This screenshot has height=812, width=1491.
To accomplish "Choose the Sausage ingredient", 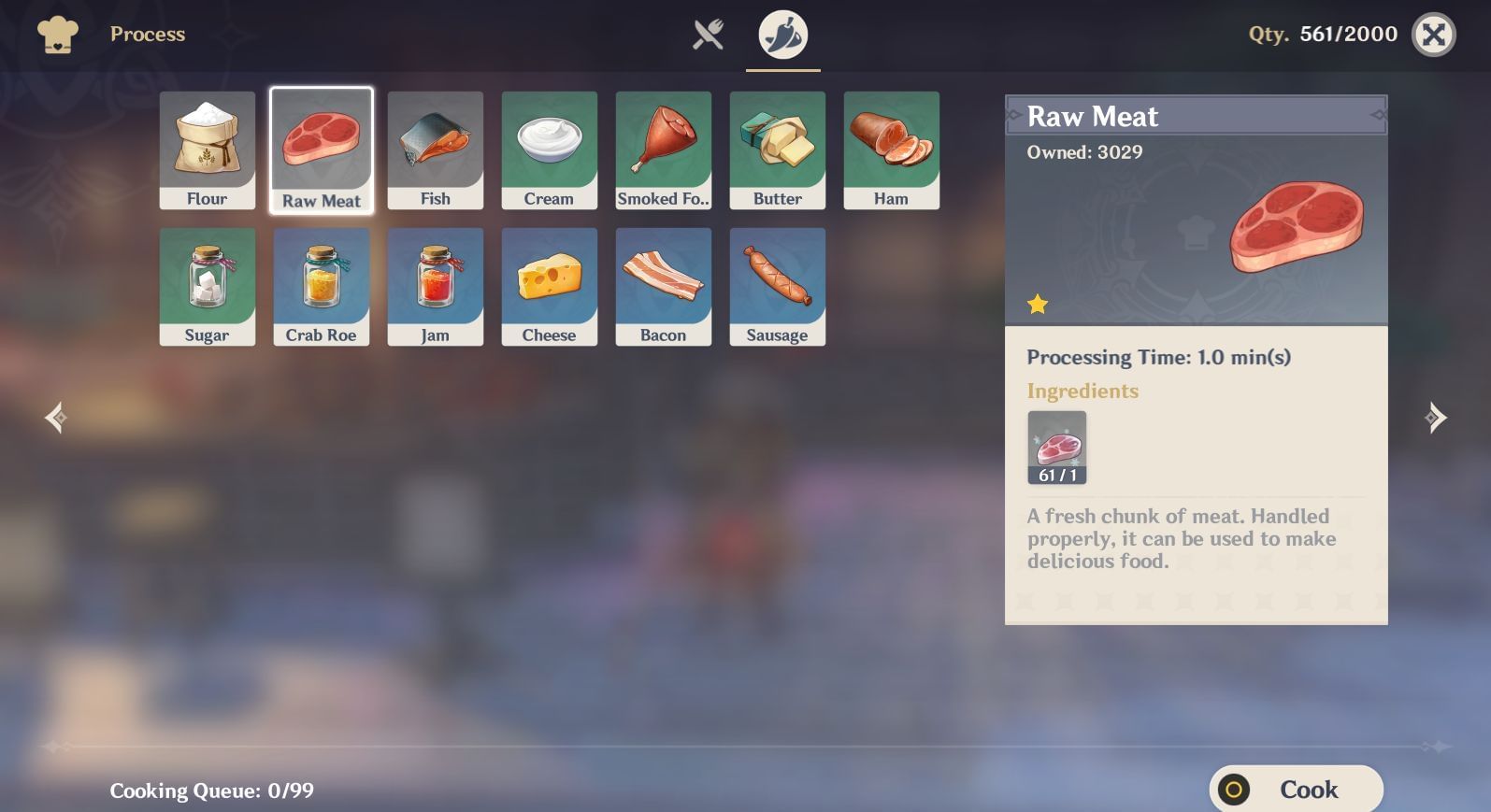I will click(x=777, y=286).
